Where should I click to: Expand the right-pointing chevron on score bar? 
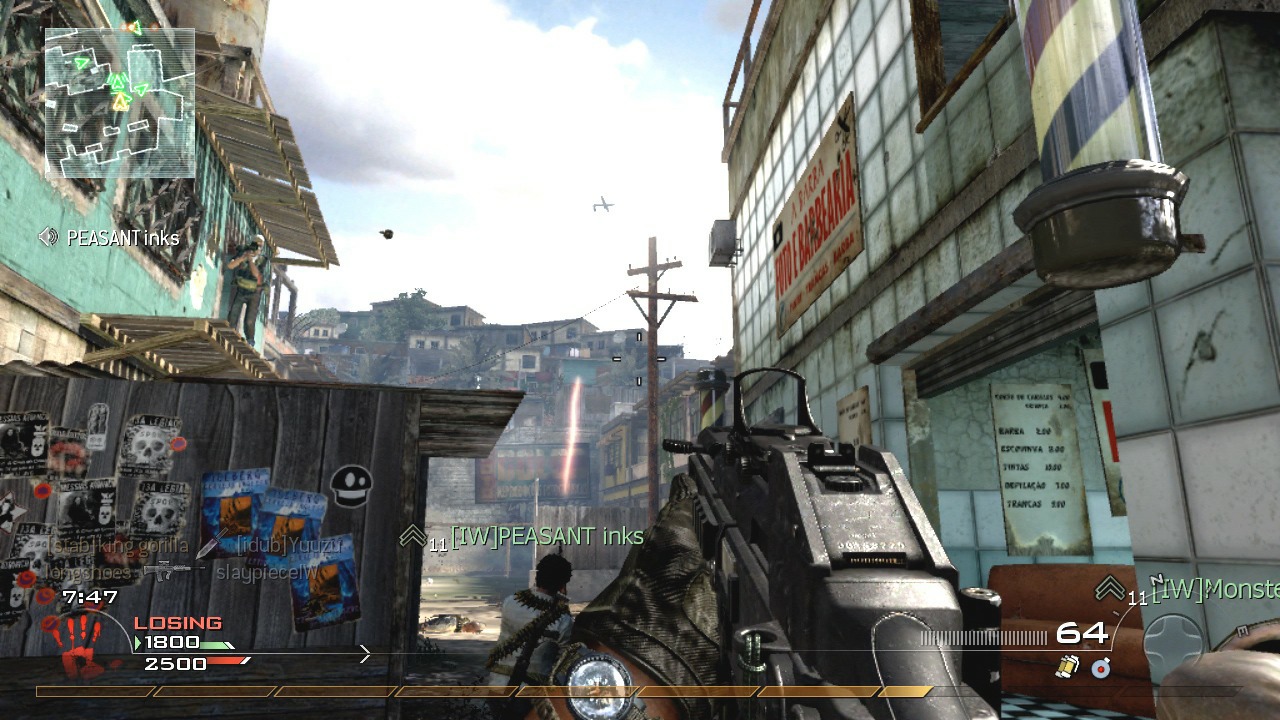(364, 653)
